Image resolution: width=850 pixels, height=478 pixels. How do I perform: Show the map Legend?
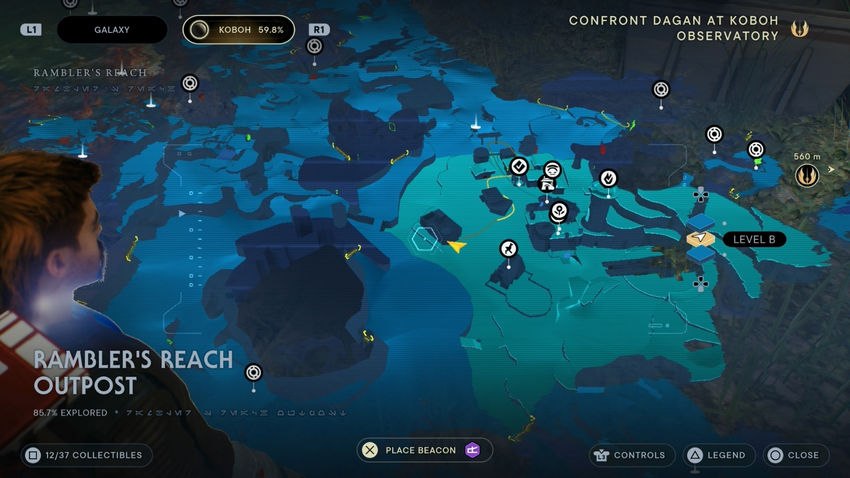pos(716,455)
